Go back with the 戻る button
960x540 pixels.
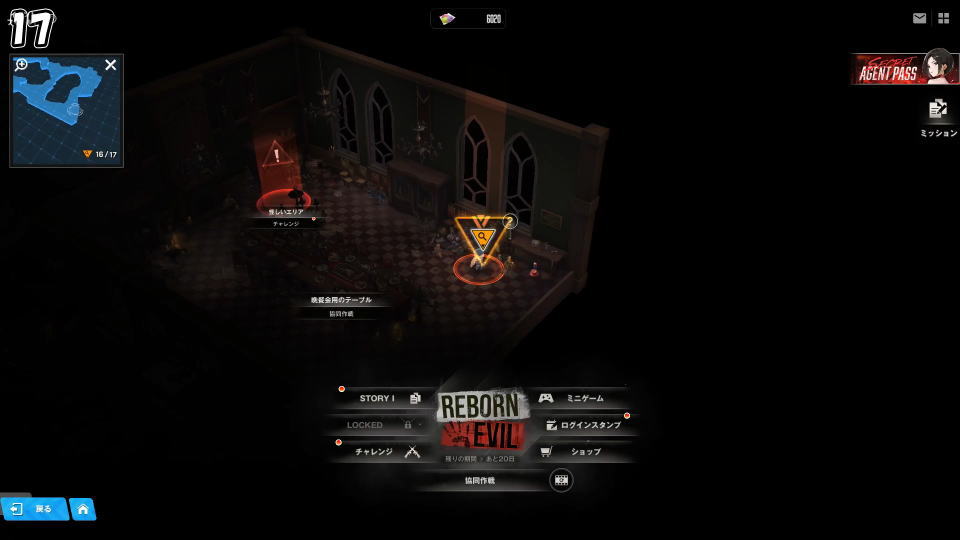tap(33, 509)
